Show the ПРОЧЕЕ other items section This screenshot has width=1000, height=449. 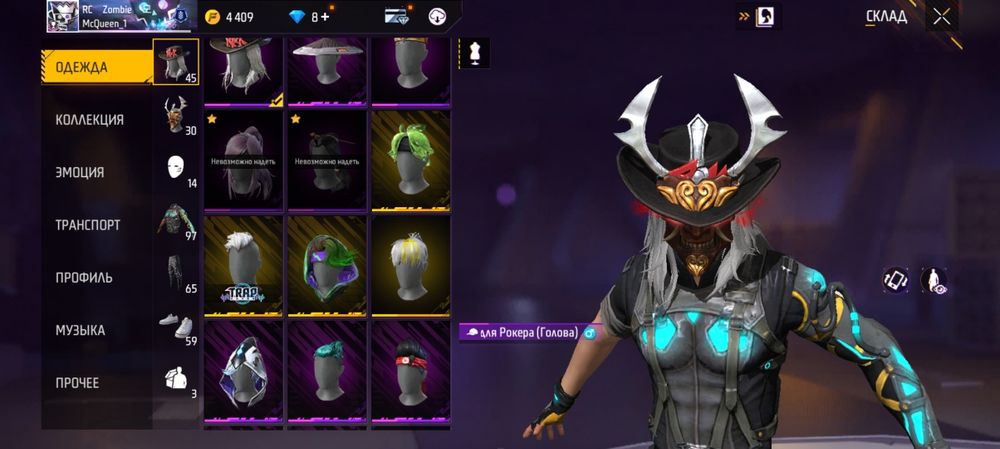tap(77, 383)
